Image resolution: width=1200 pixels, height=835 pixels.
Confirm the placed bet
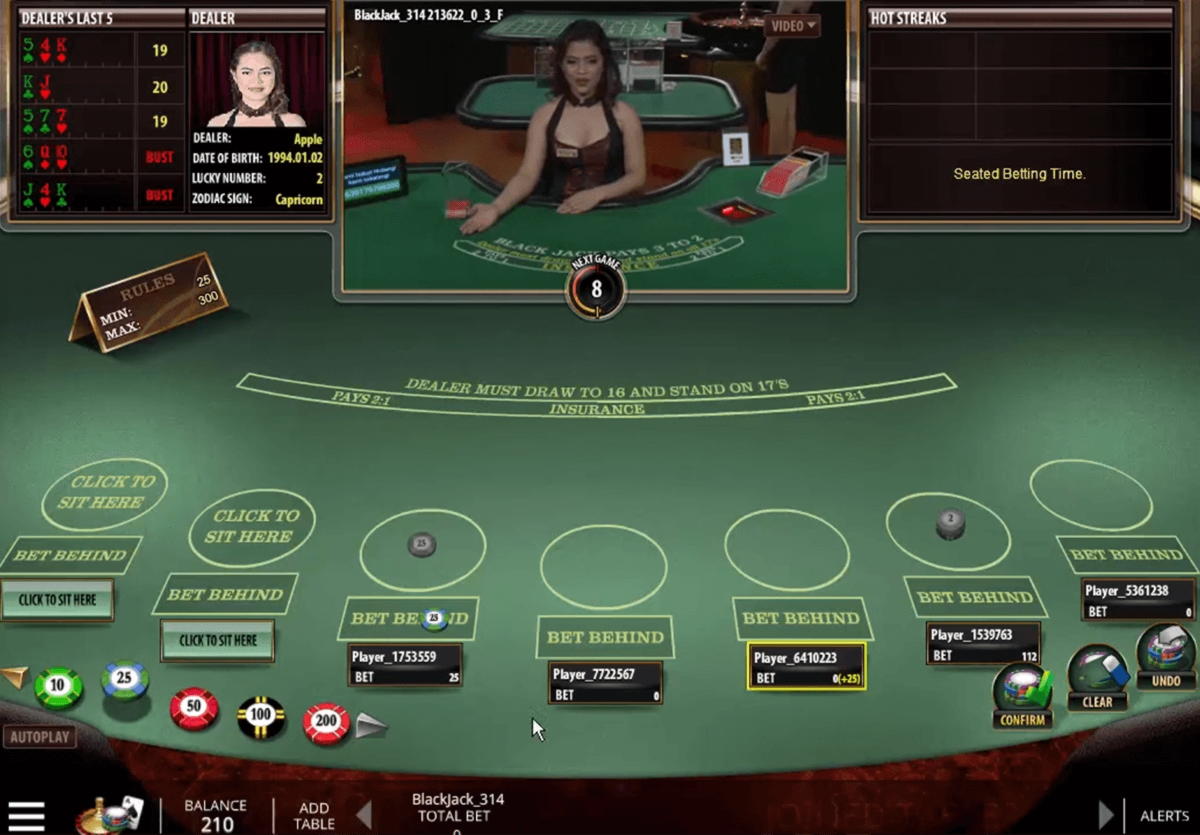point(1021,695)
